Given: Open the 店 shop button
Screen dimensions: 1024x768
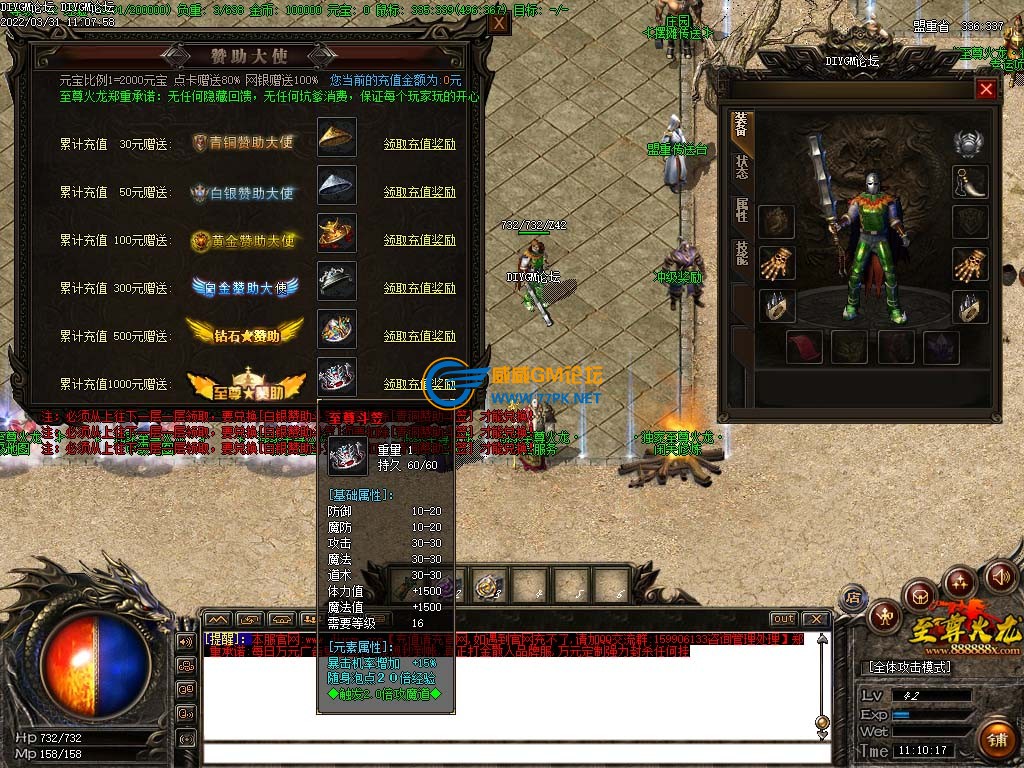Looking at the screenshot, I should (853, 598).
